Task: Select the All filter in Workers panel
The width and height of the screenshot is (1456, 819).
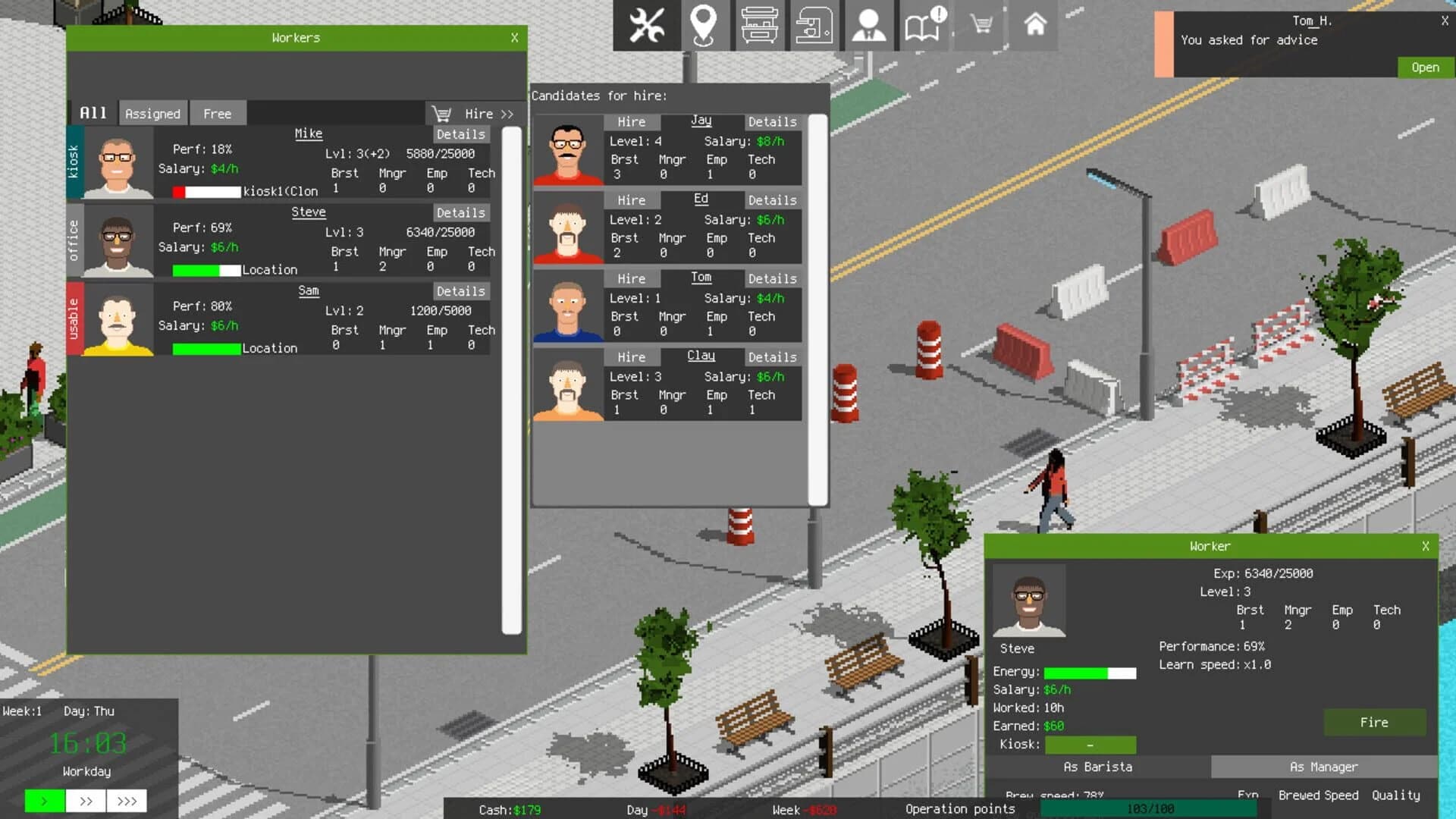Action: pos(92,112)
